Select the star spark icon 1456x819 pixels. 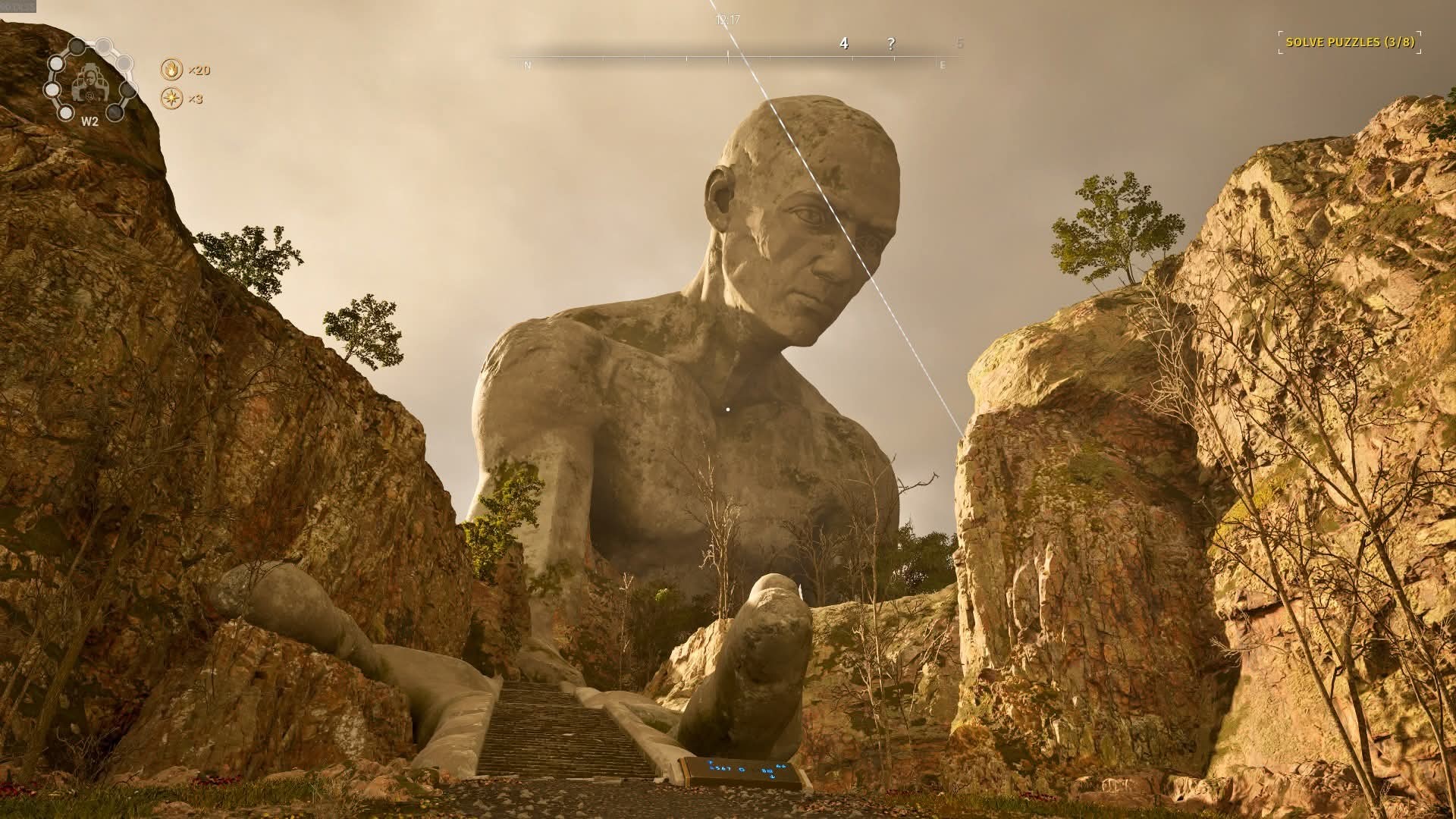(171, 99)
